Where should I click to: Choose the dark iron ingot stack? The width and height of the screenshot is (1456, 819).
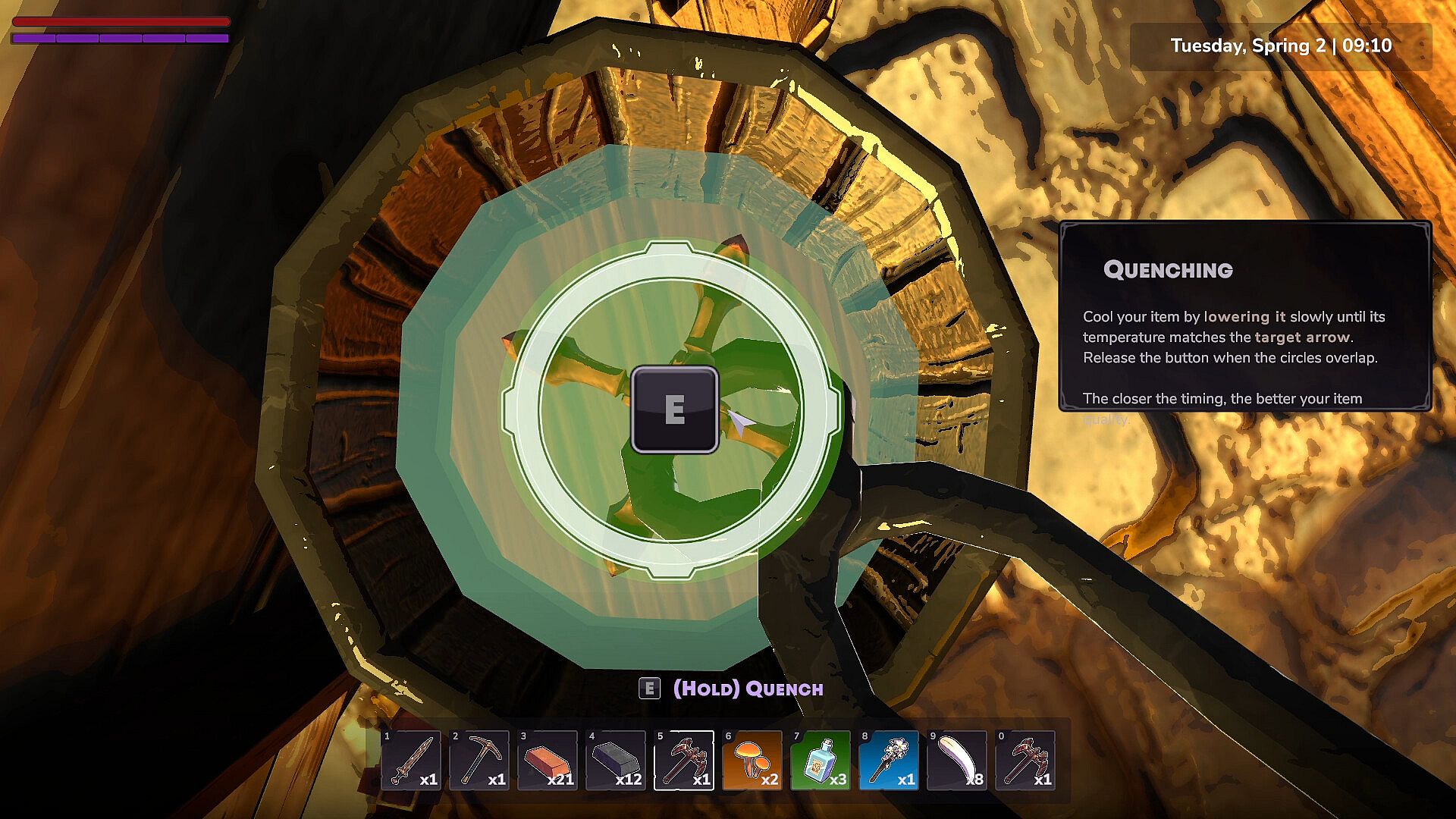tap(615, 760)
